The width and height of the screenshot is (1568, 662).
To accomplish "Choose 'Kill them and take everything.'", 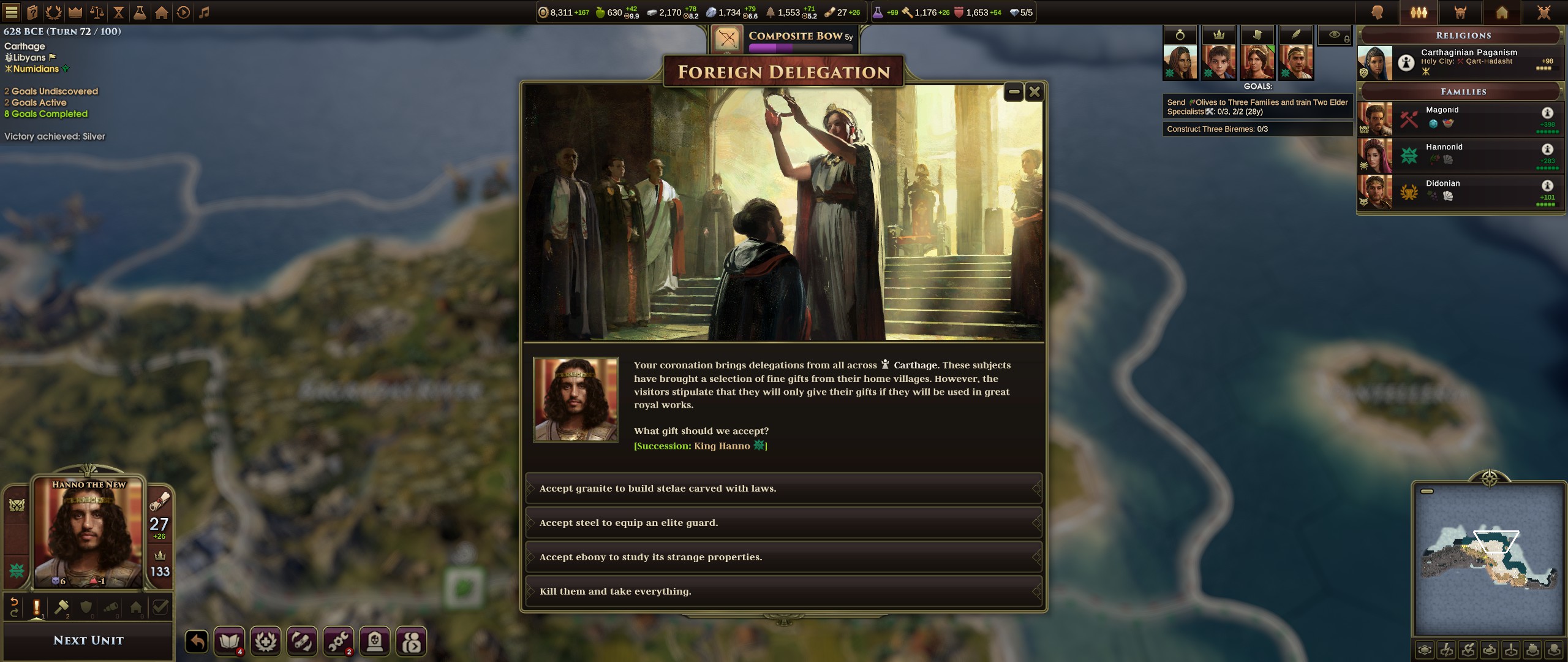I will (783, 591).
